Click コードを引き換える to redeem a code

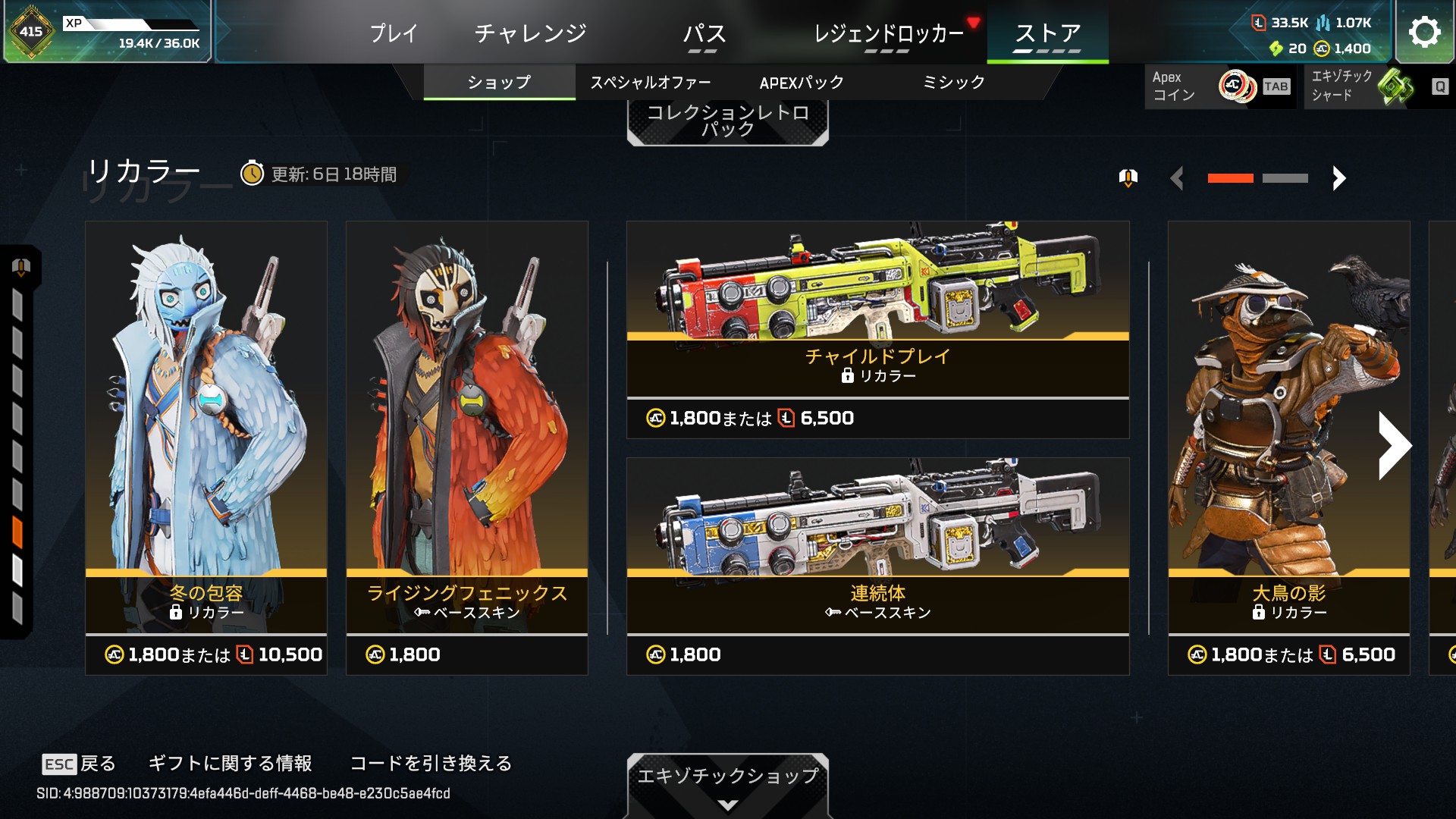(431, 764)
